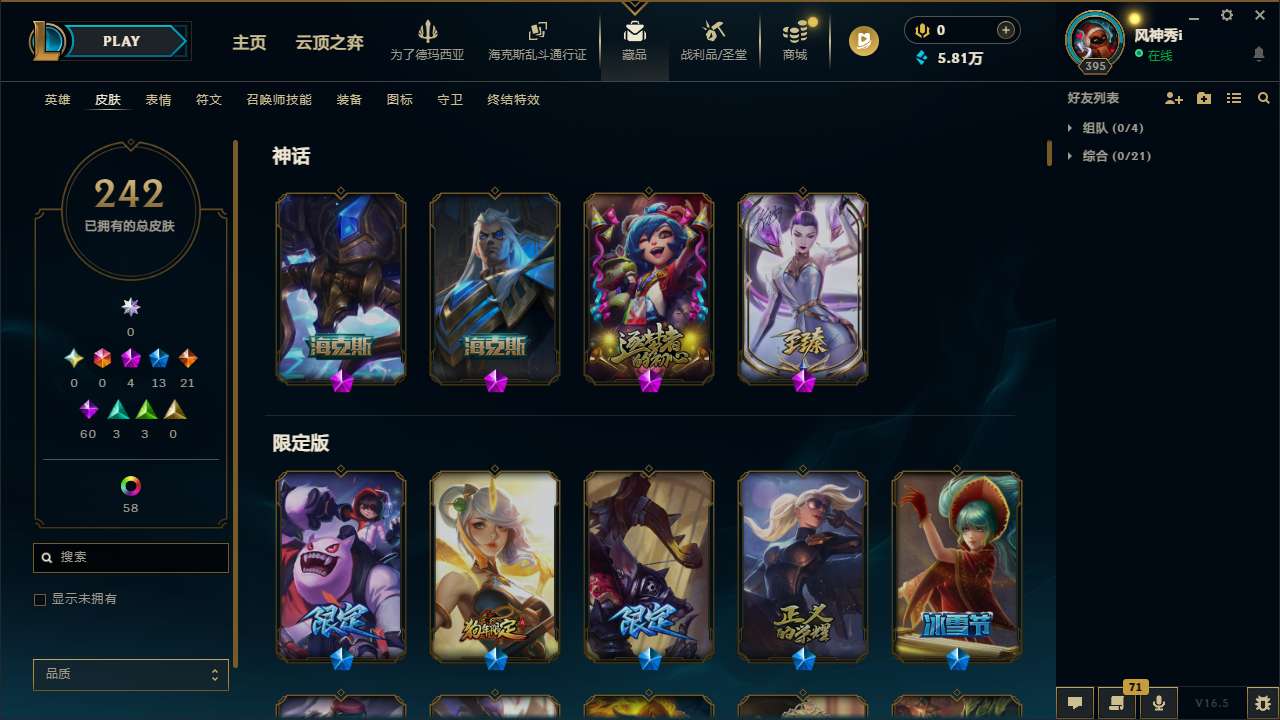Open the 品质 quality dropdown
The width and height of the screenshot is (1280, 720).
click(x=130, y=674)
